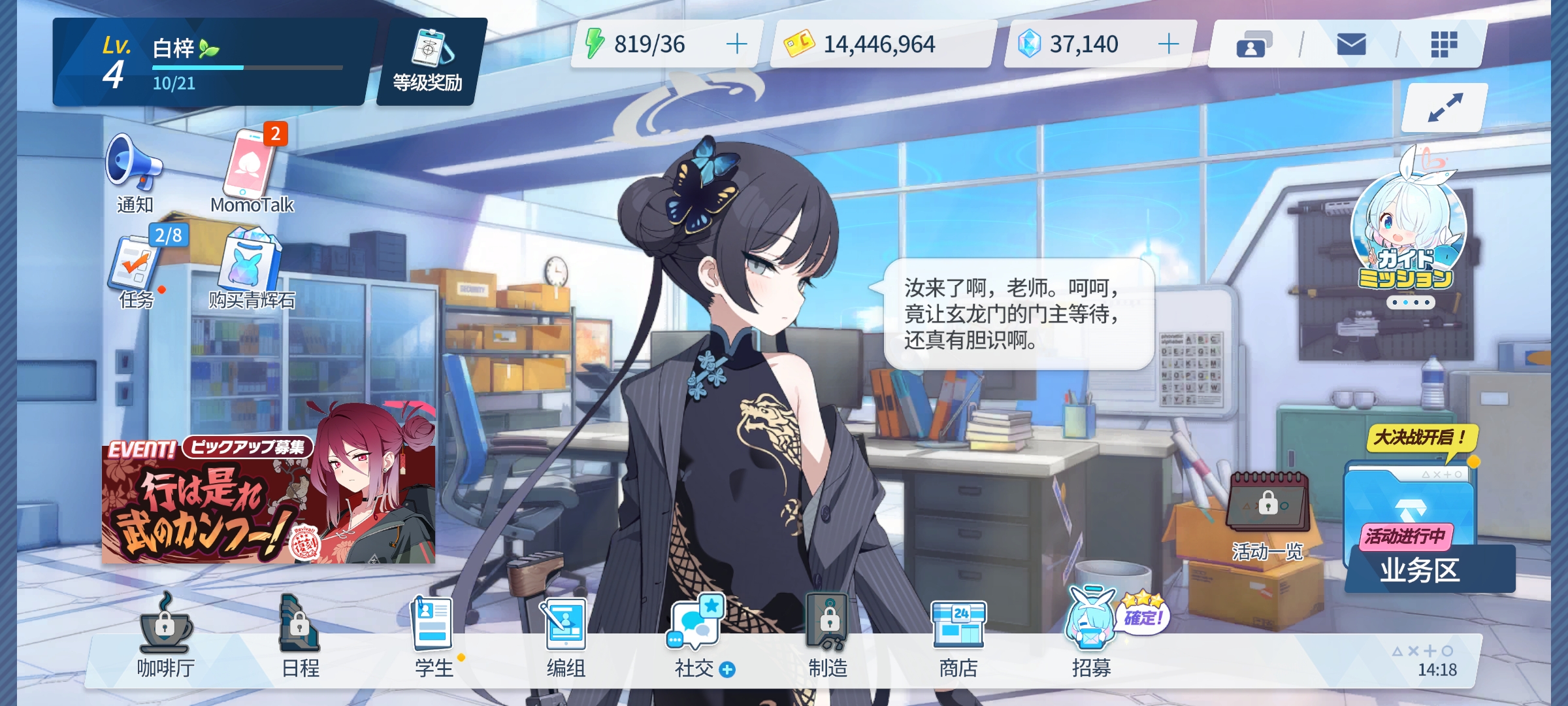Open the top-right grid menu

1445,44
